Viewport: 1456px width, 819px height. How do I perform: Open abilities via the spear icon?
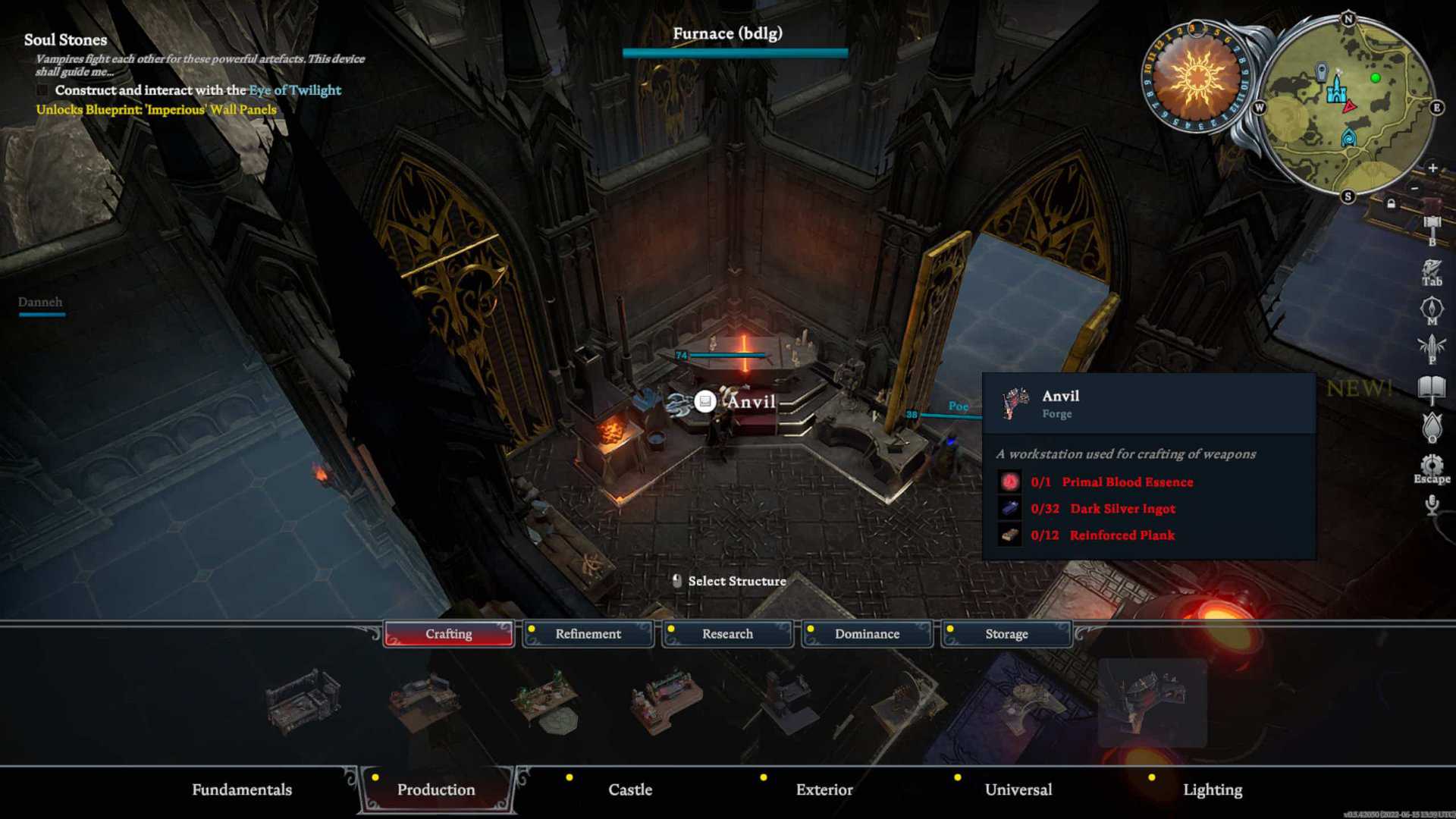1431,345
